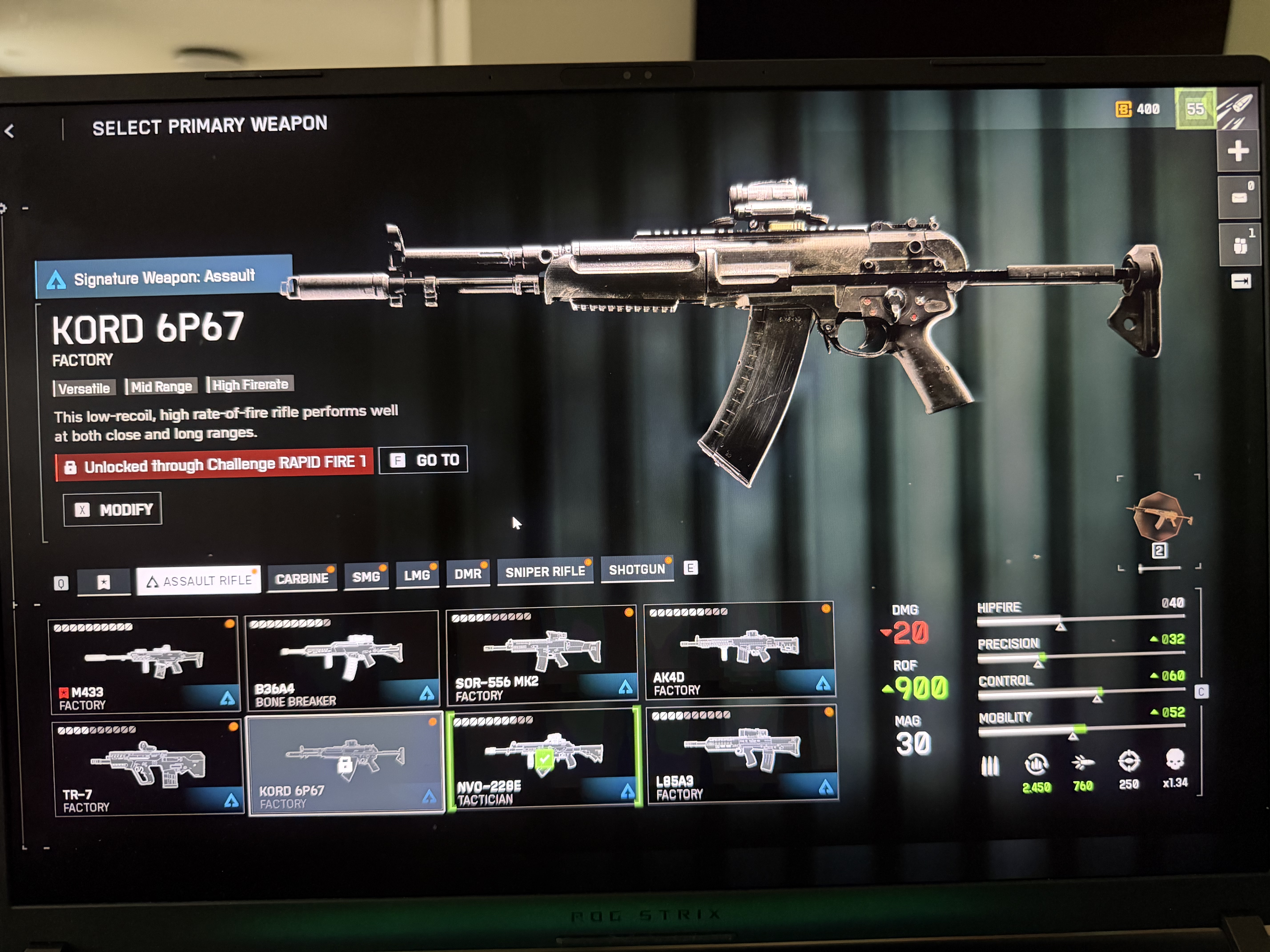1270x952 pixels.
Task: Switch to the Carbine category tab
Action: point(302,578)
